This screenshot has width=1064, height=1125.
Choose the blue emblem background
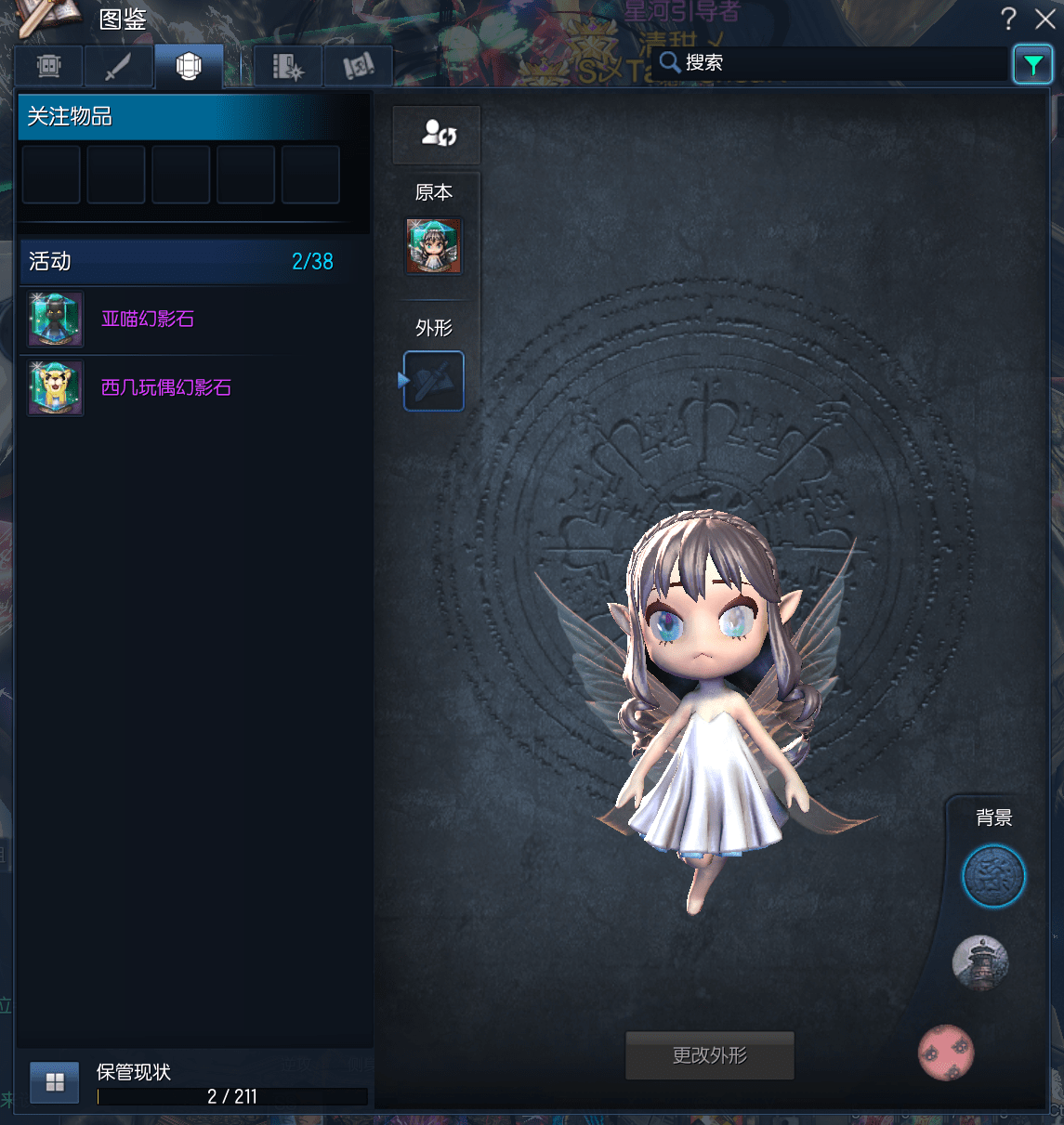point(992,876)
